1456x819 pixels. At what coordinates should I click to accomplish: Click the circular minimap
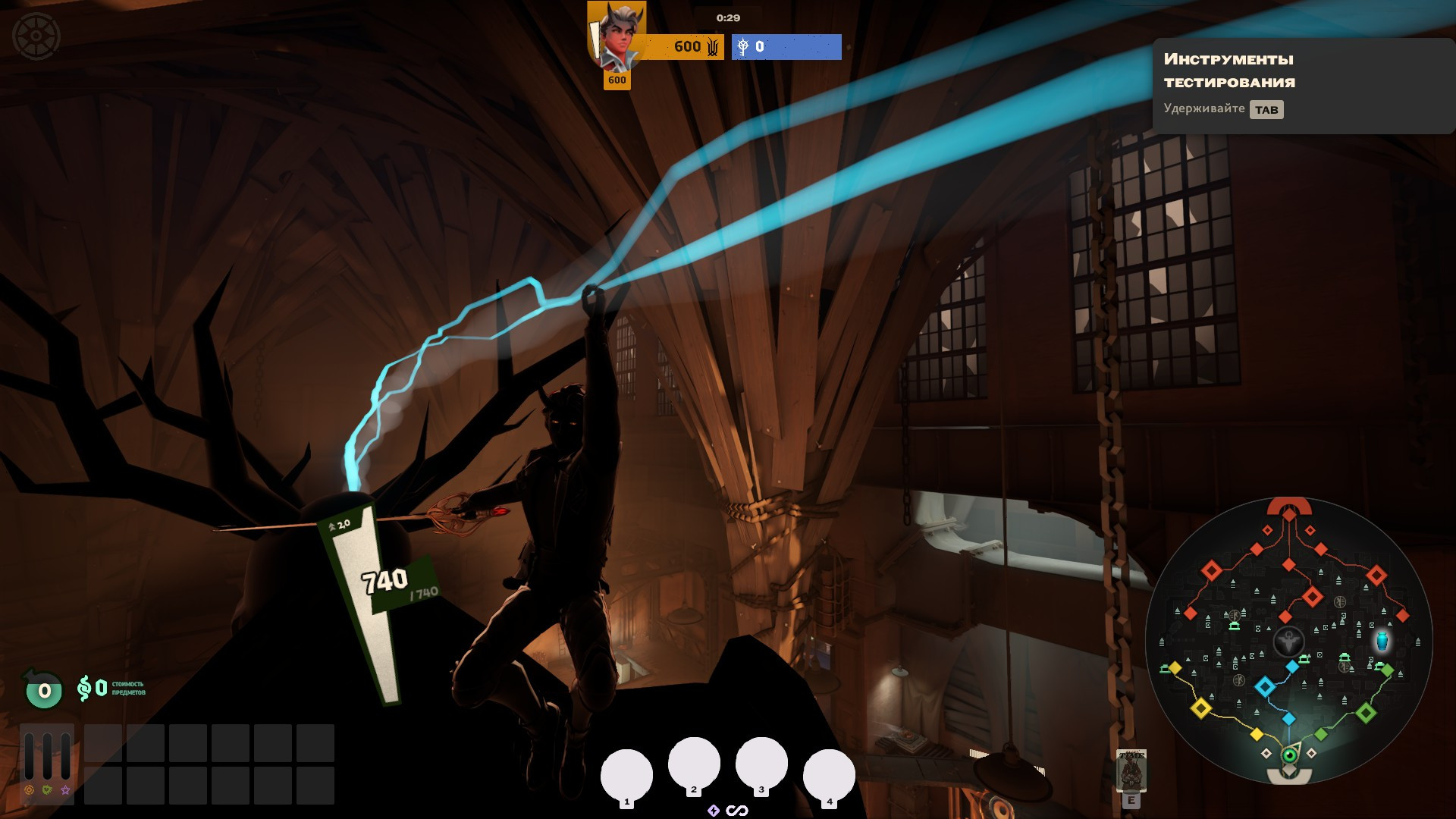1288,642
